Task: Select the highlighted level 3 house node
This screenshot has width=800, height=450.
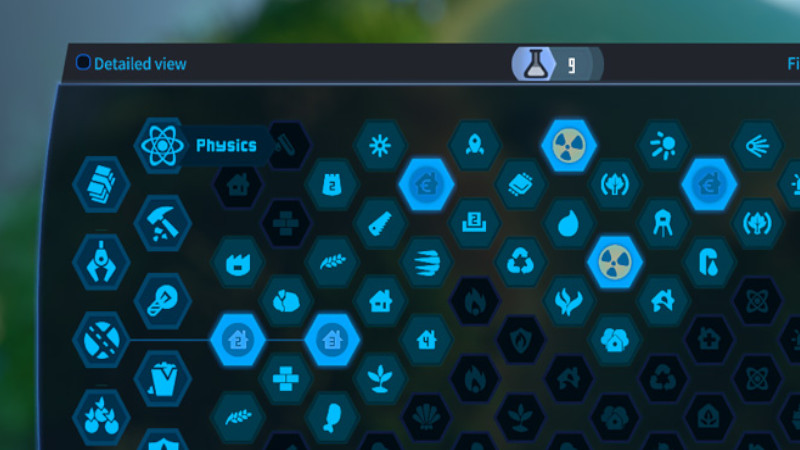Action: click(331, 340)
